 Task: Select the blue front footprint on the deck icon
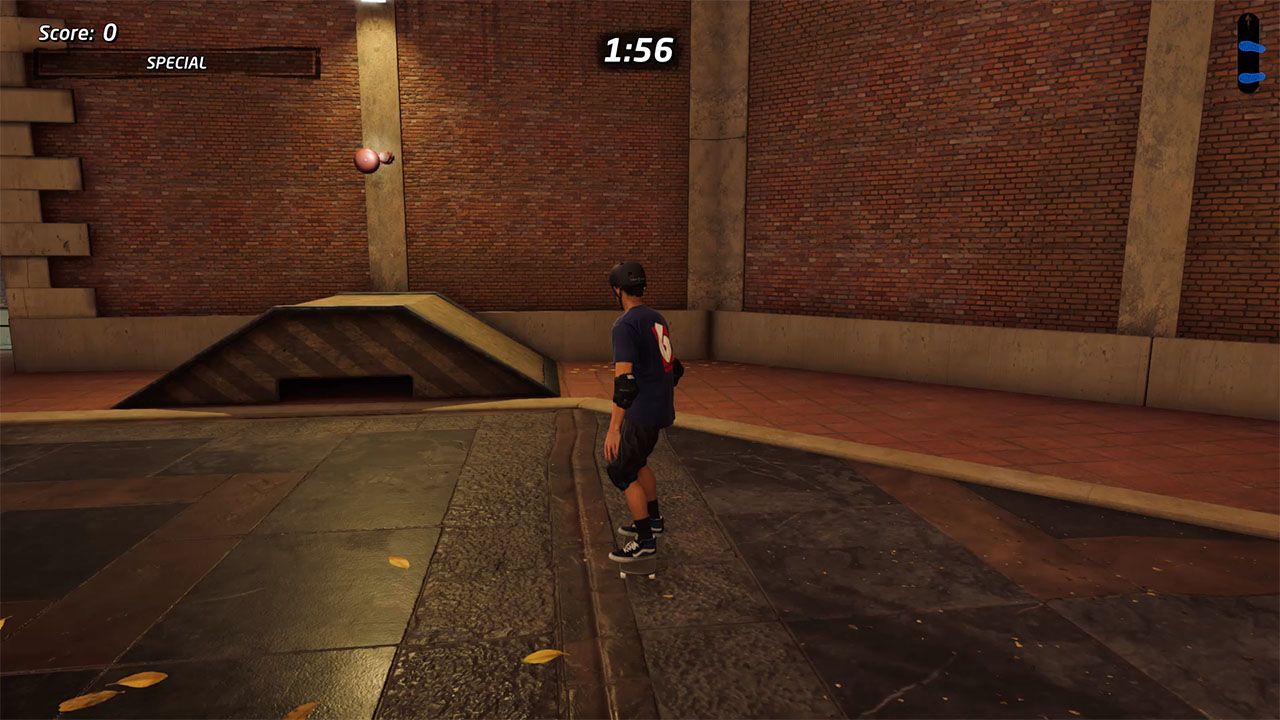point(1252,45)
